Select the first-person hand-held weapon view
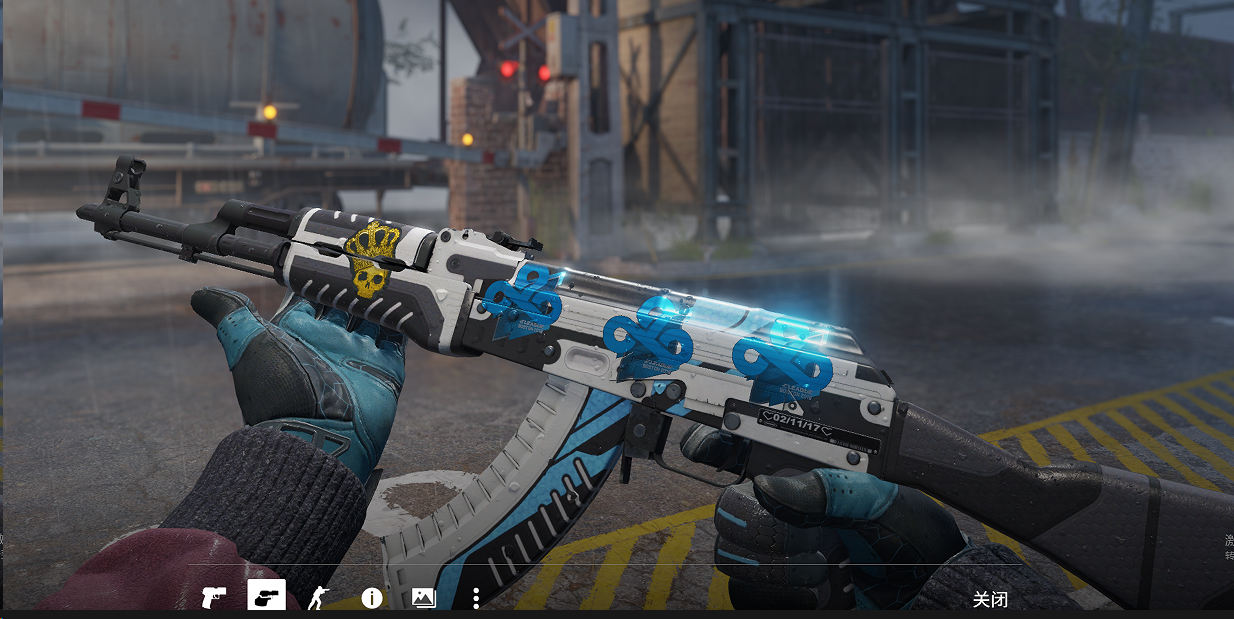Viewport: 1234px width, 619px height. [x=267, y=597]
